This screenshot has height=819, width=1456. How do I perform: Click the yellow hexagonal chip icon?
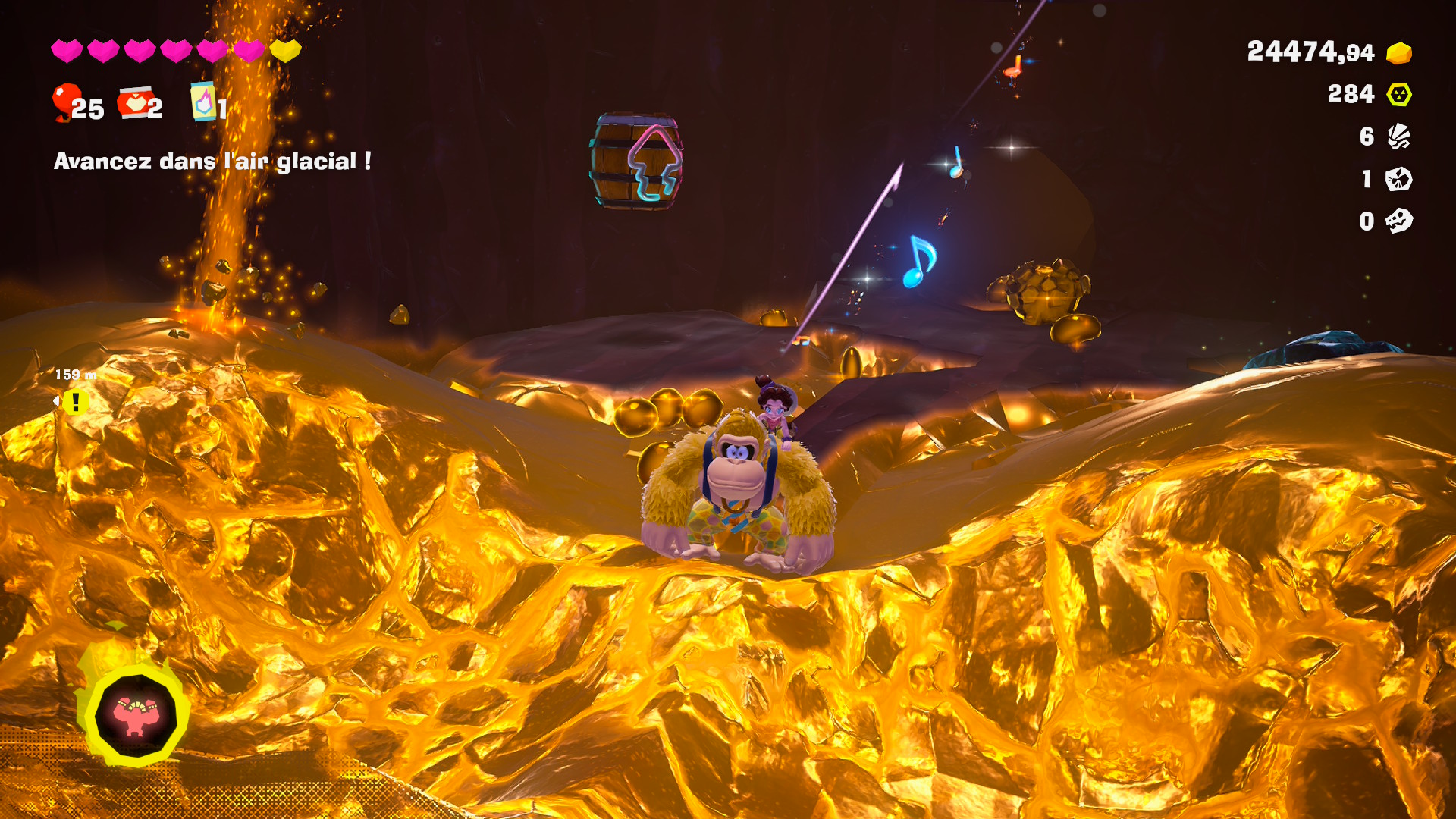[x=1399, y=95]
